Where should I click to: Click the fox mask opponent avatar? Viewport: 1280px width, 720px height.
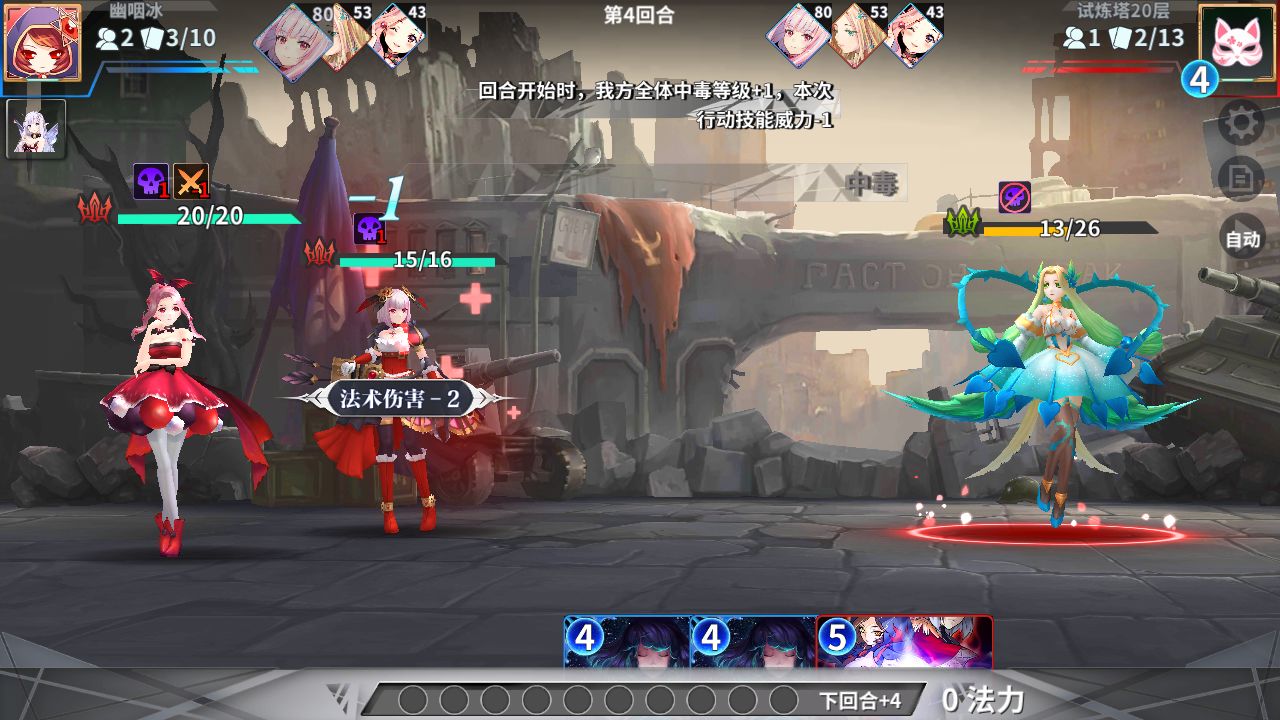[1237, 42]
